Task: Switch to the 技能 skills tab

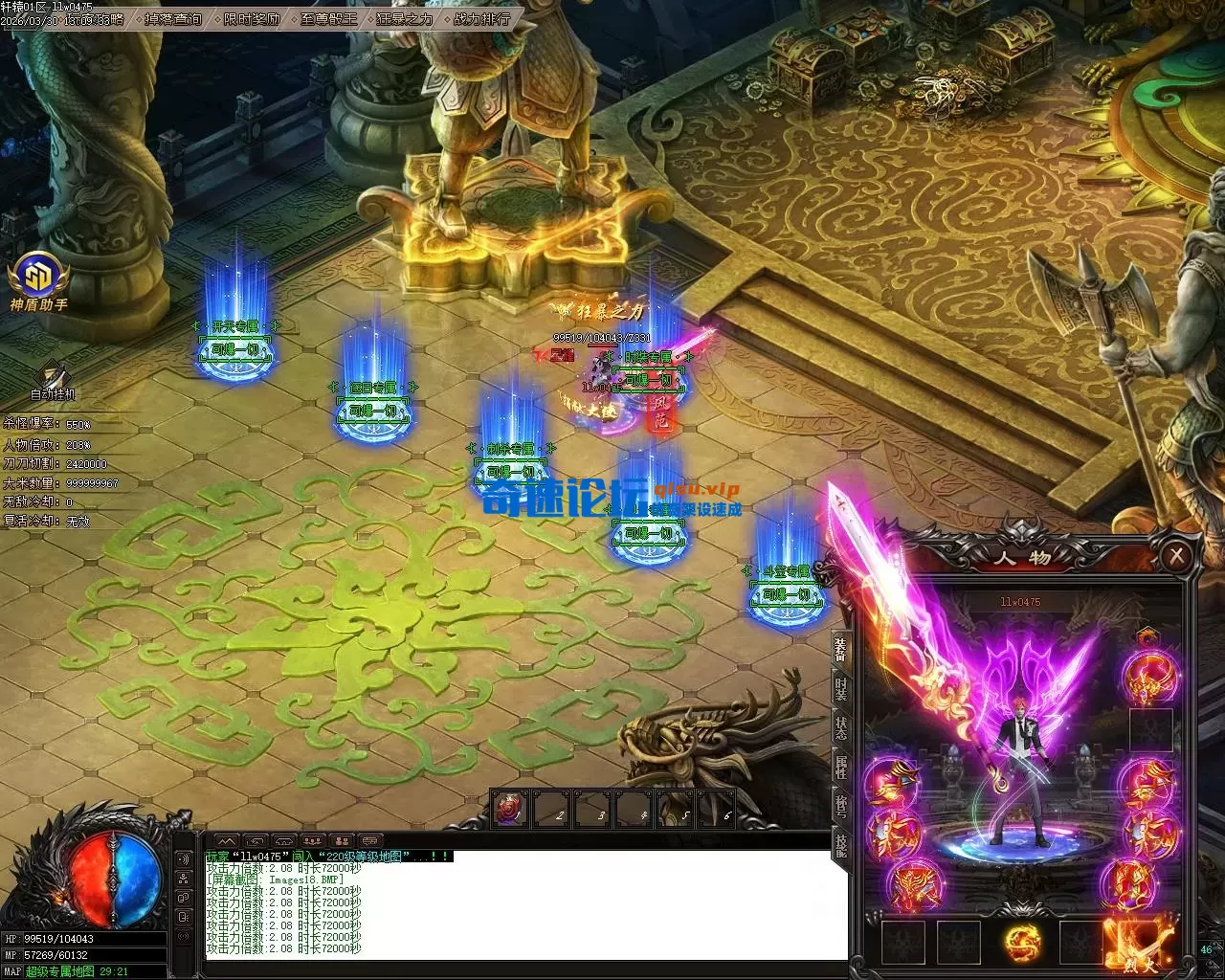Action: point(840,844)
